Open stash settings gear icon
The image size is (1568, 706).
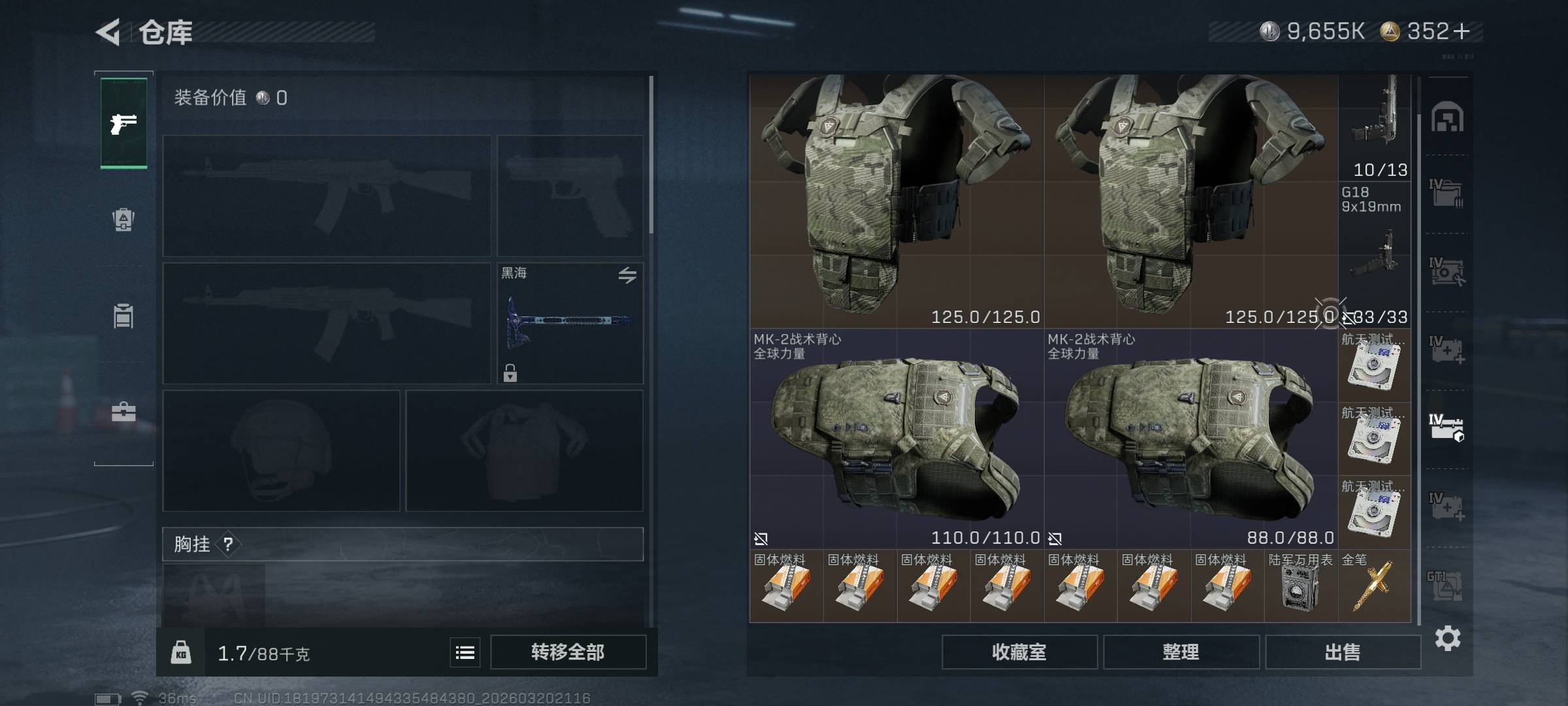pyautogui.click(x=1447, y=638)
